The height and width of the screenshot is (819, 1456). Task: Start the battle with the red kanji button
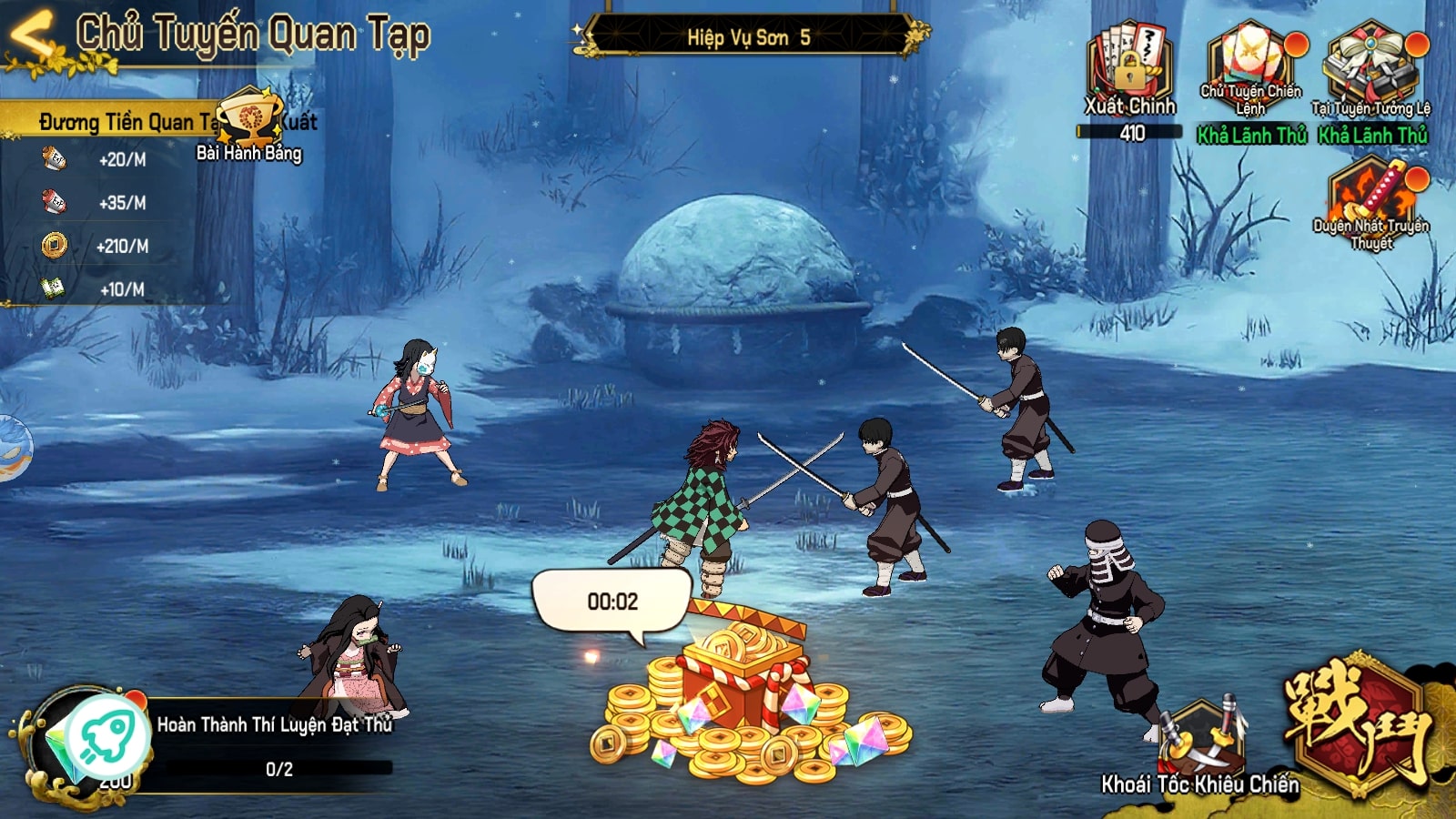point(1358,725)
